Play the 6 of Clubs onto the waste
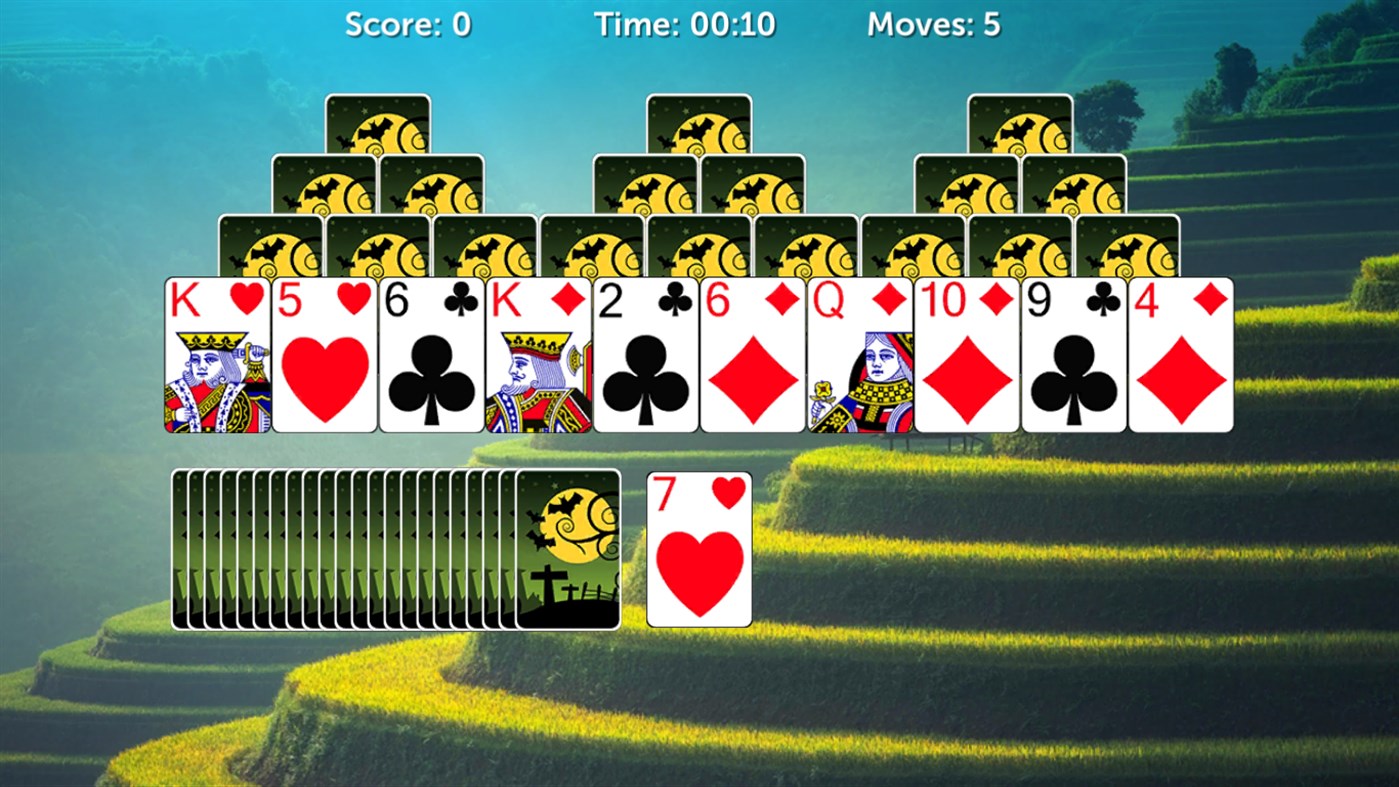 (x=430, y=355)
